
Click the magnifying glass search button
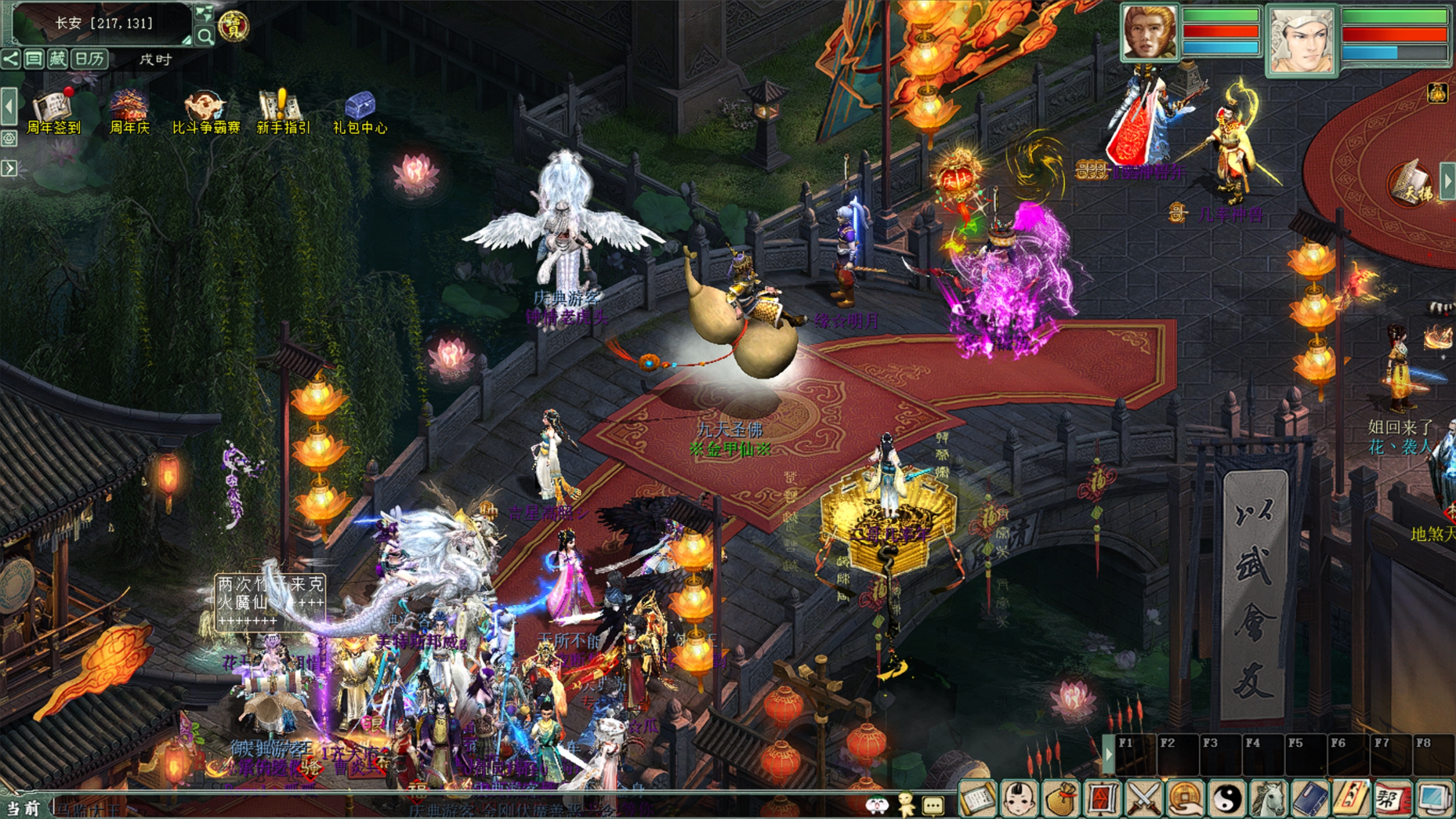pyautogui.click(x=205, y=37)
